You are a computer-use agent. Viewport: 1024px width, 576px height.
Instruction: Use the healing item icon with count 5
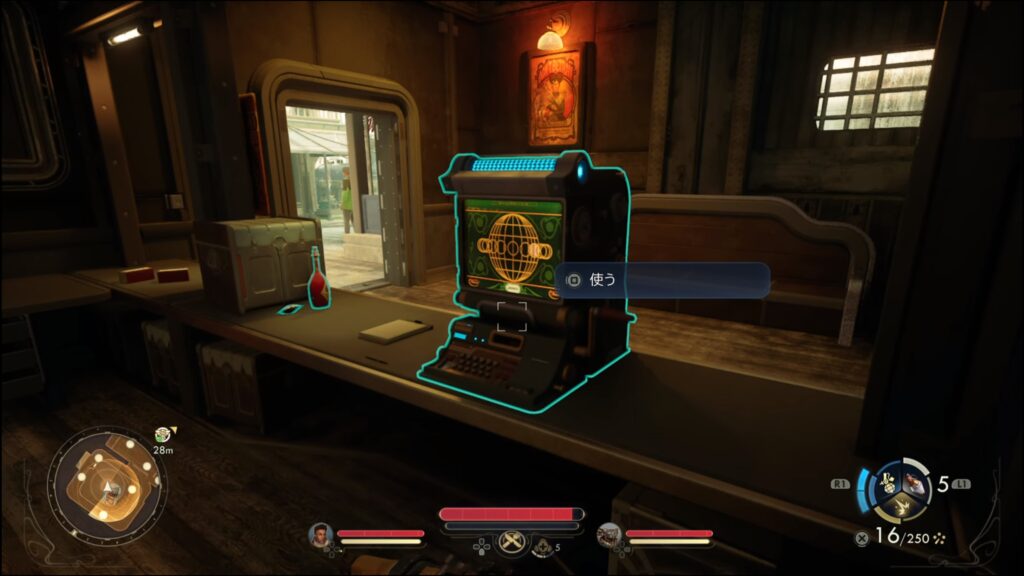pos(543,545)
